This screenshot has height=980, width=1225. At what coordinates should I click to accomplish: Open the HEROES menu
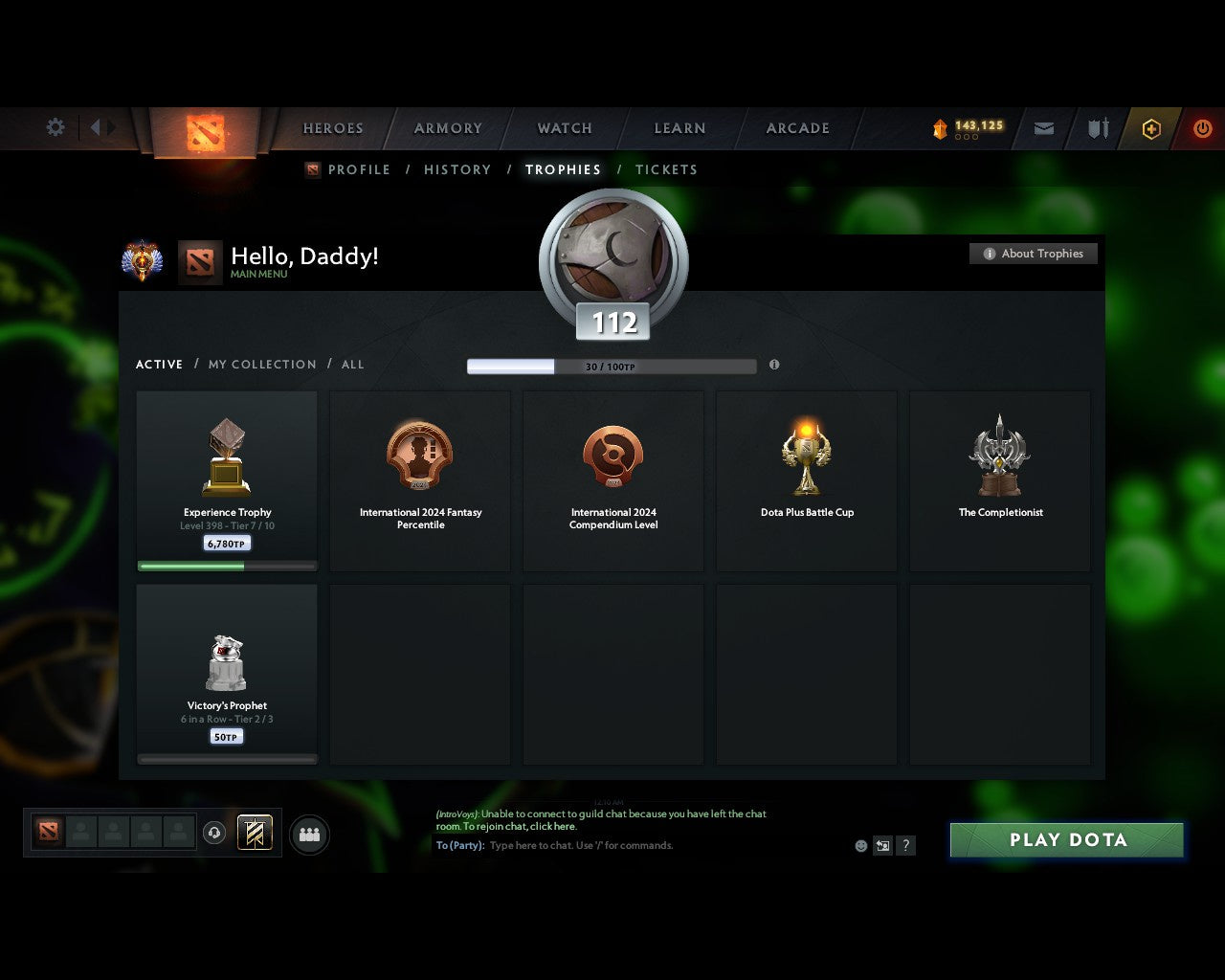(332, 127)
